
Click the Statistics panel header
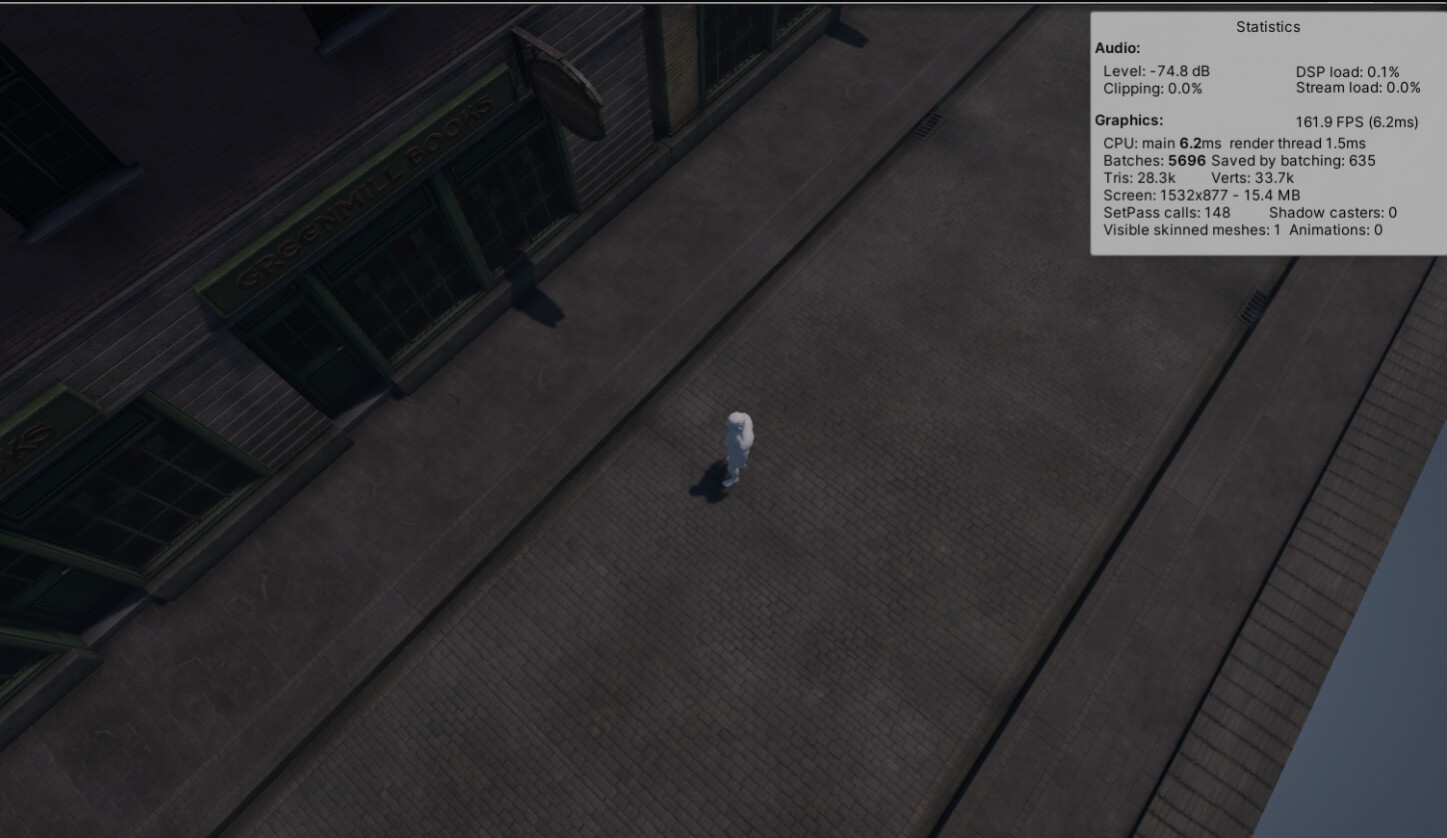click(1267, 27)
